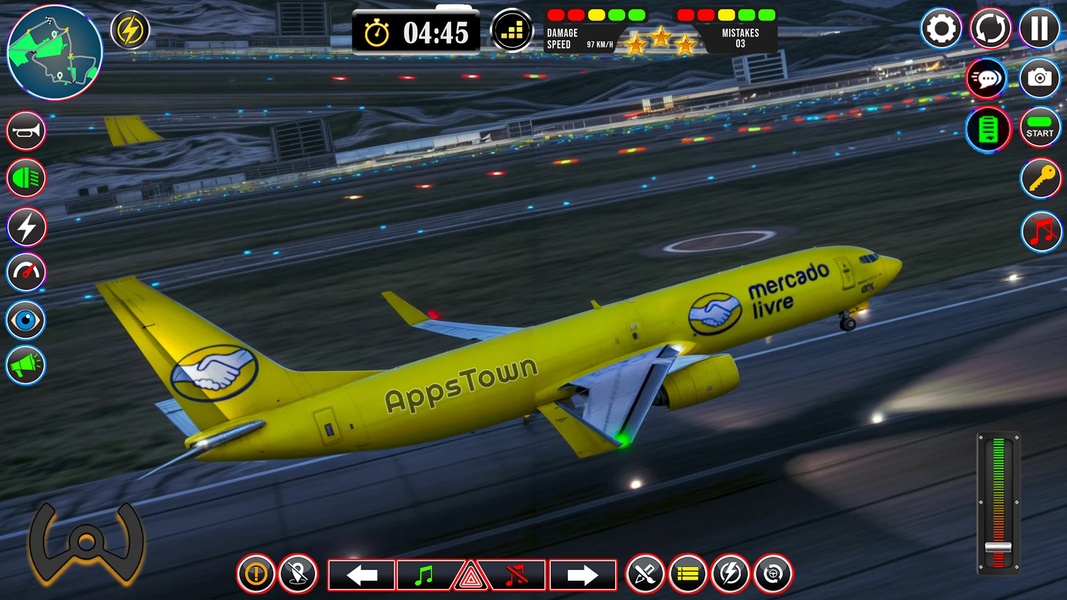Open the green clipboard checklist

[987, 129]
